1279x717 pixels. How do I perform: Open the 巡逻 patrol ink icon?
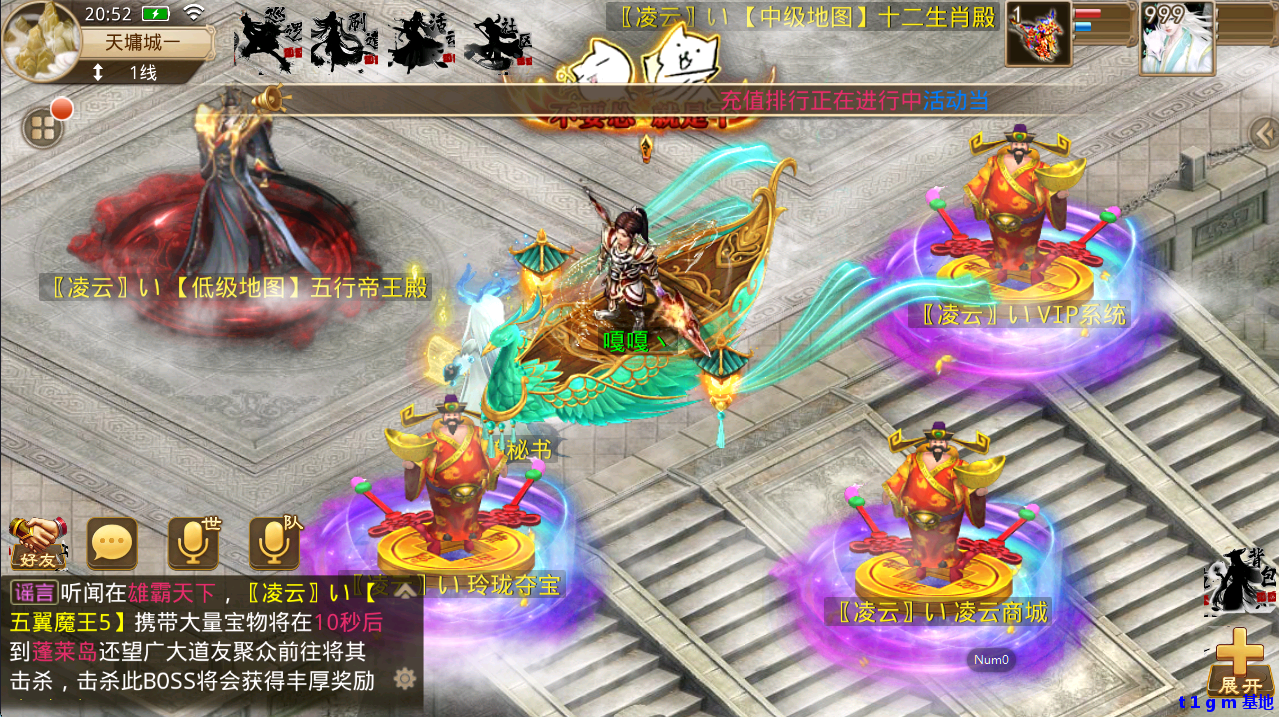tap(265, 42)
